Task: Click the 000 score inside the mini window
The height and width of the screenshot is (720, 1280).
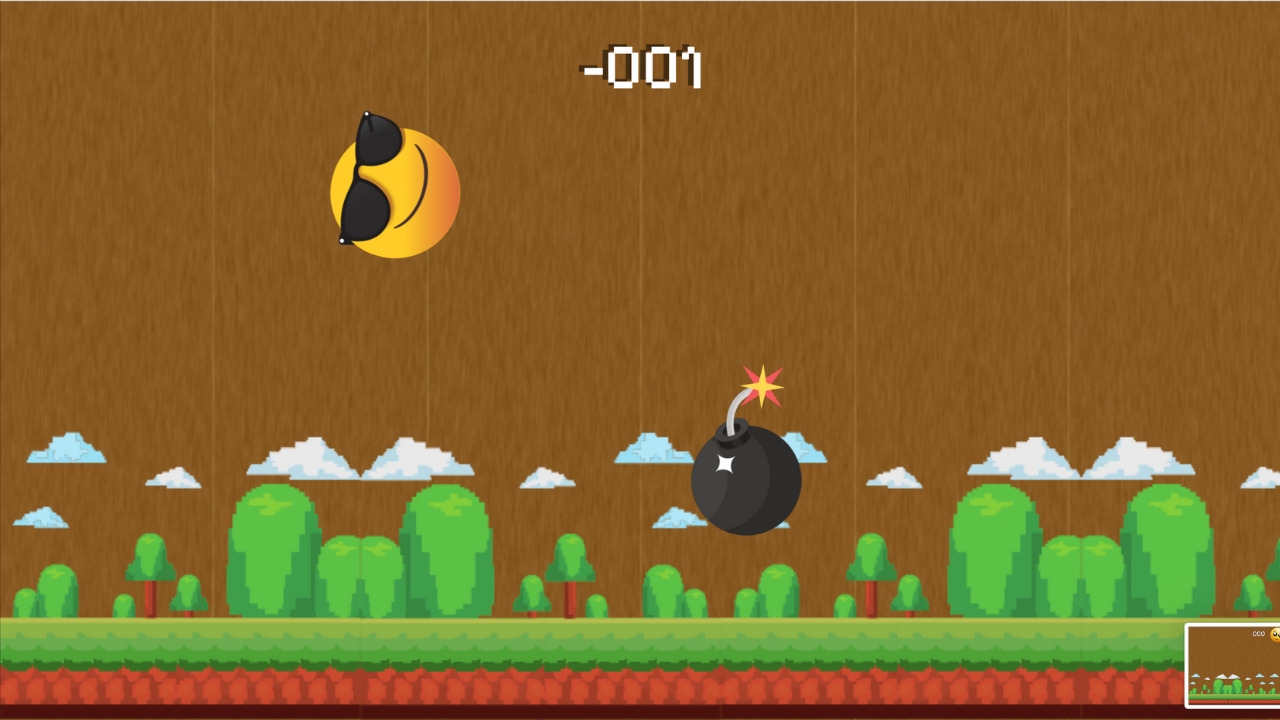Action: pos(1259,634)
